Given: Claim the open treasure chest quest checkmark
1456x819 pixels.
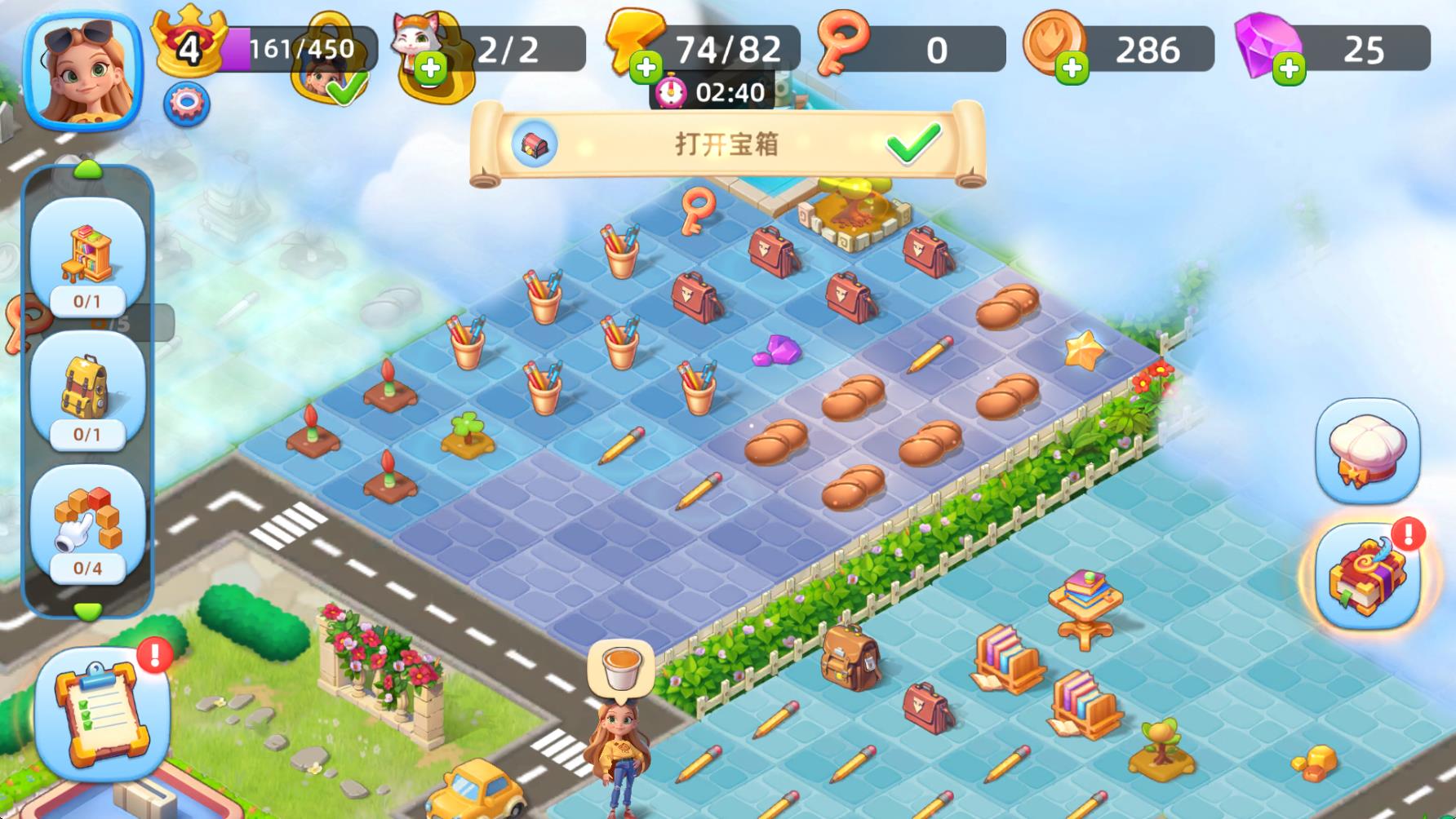Looking at the screenshot, I should [913, 144].
